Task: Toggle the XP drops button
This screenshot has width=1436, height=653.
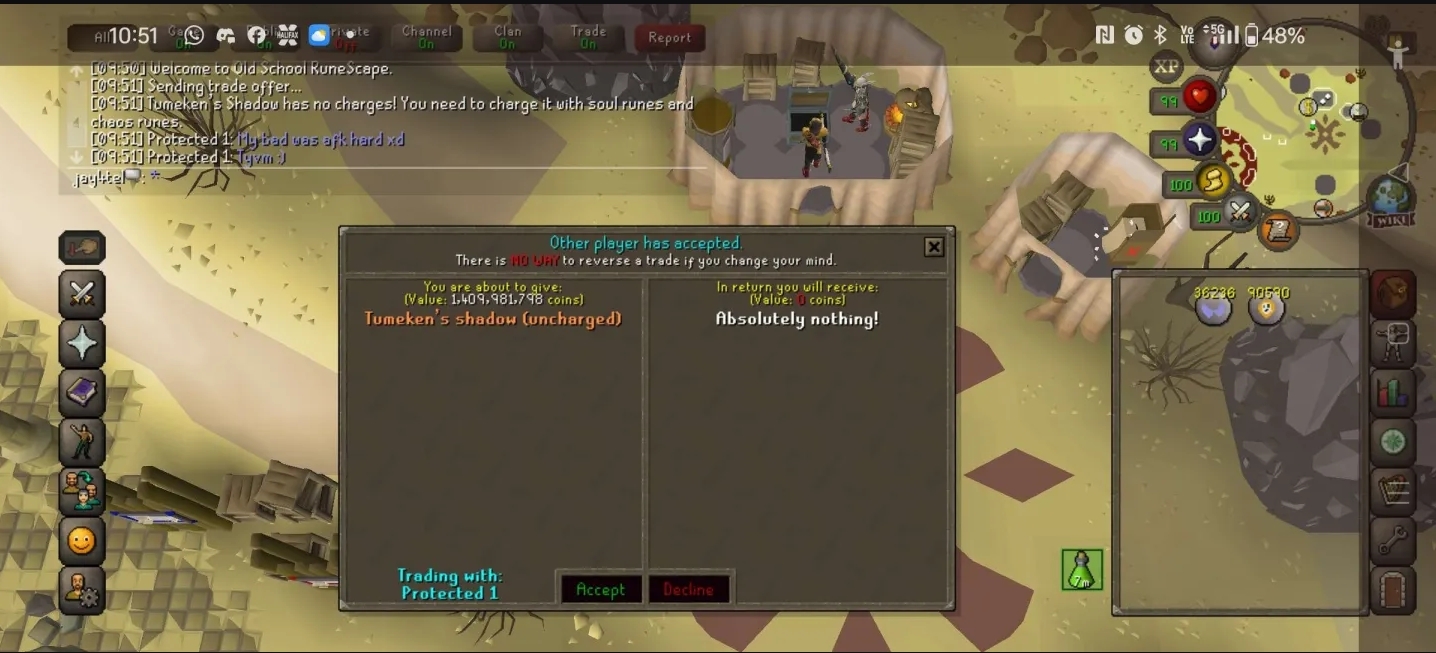Action: pos(1166,67)
